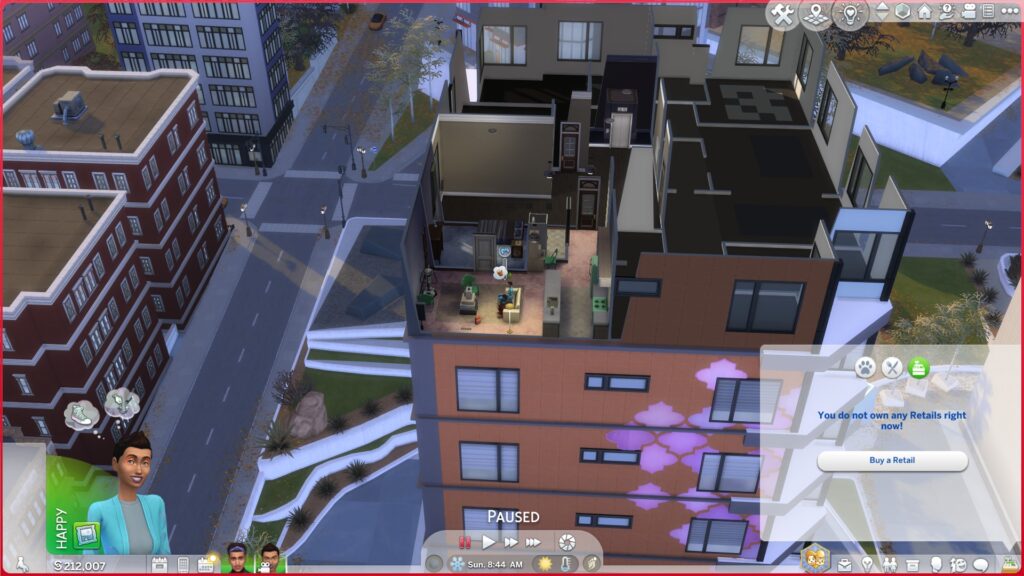Open the Gallery camera icon

[x=965, y=11]
